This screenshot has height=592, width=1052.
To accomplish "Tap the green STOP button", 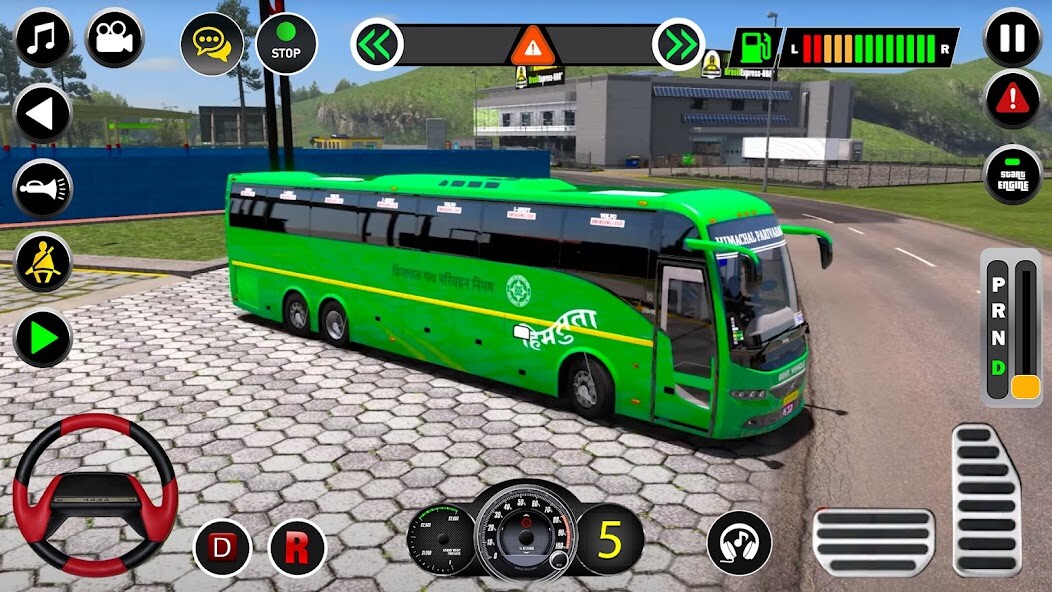I will point(286,44).
